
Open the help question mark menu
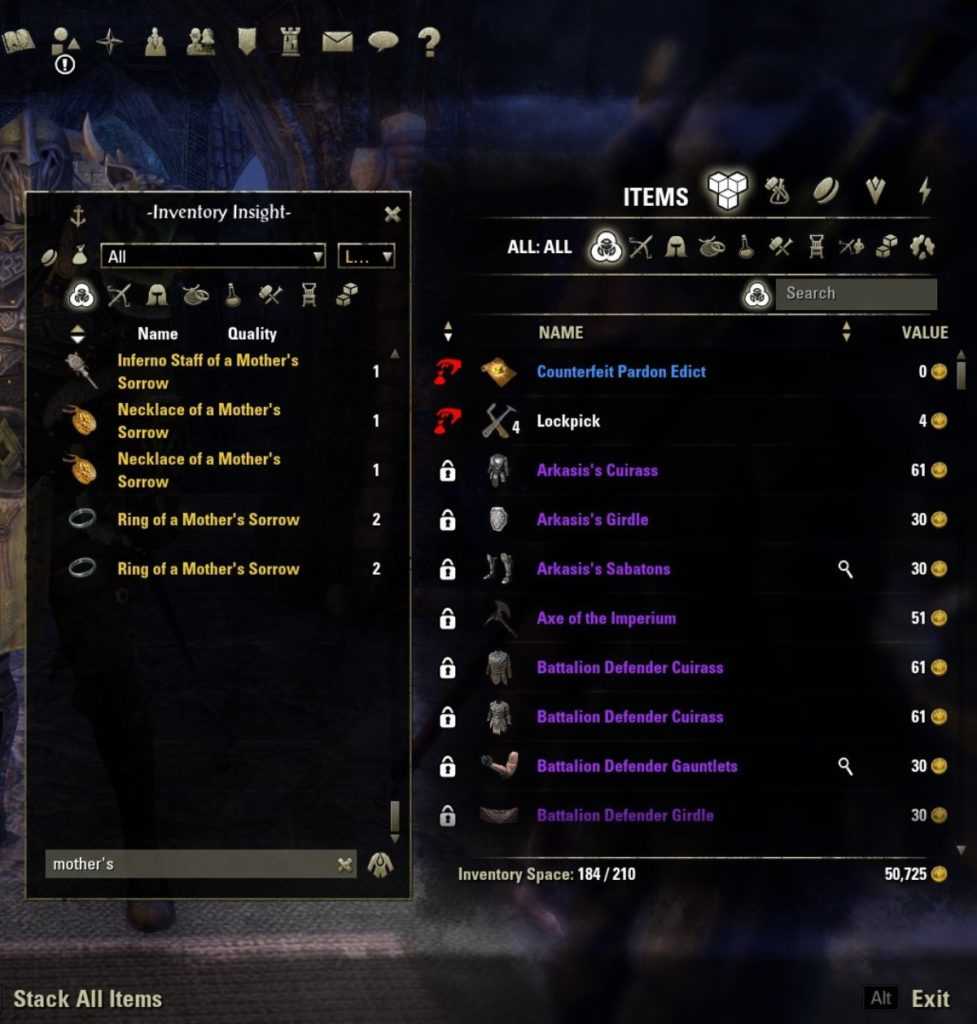429,41
